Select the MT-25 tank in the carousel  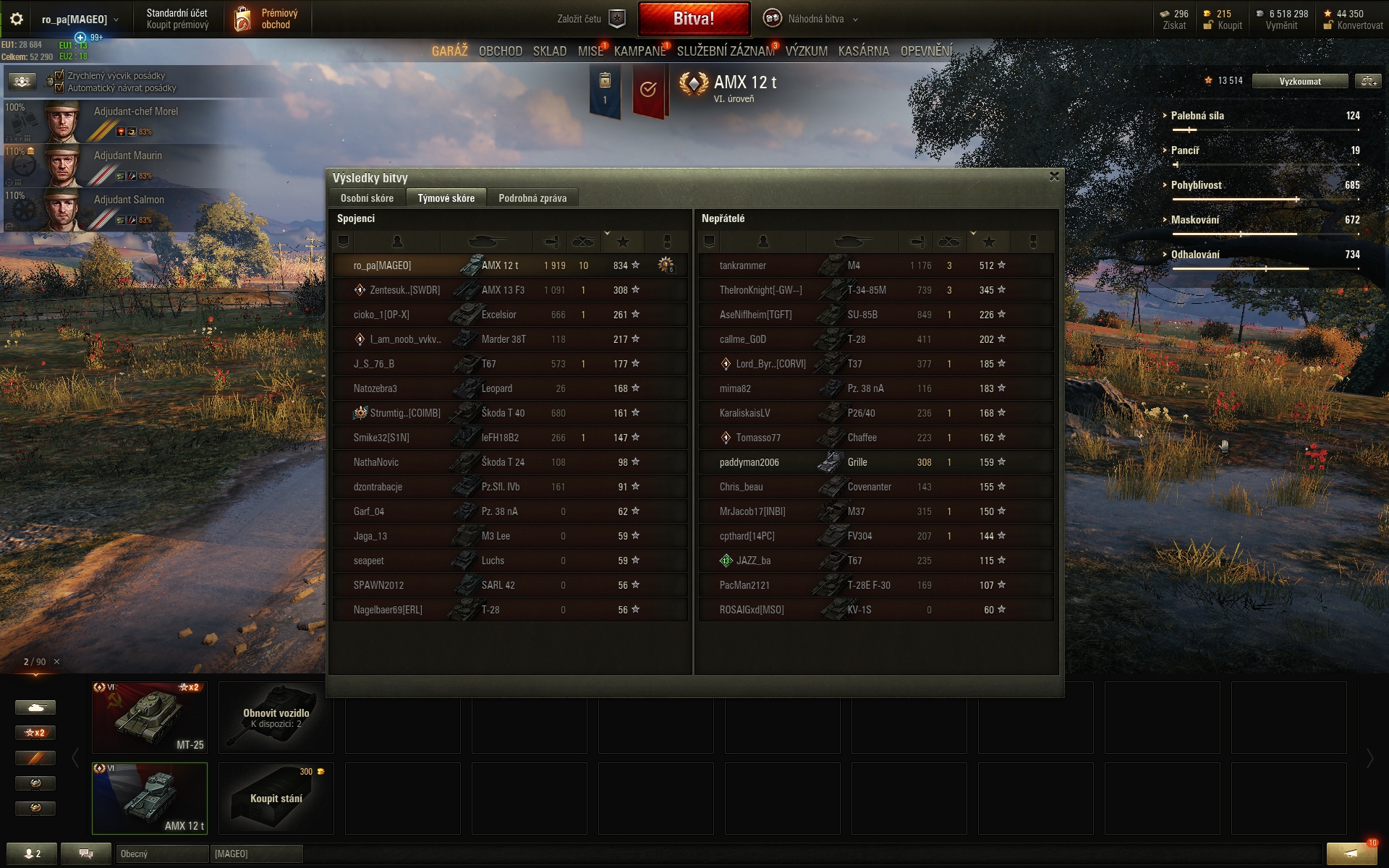click(150, 717)
